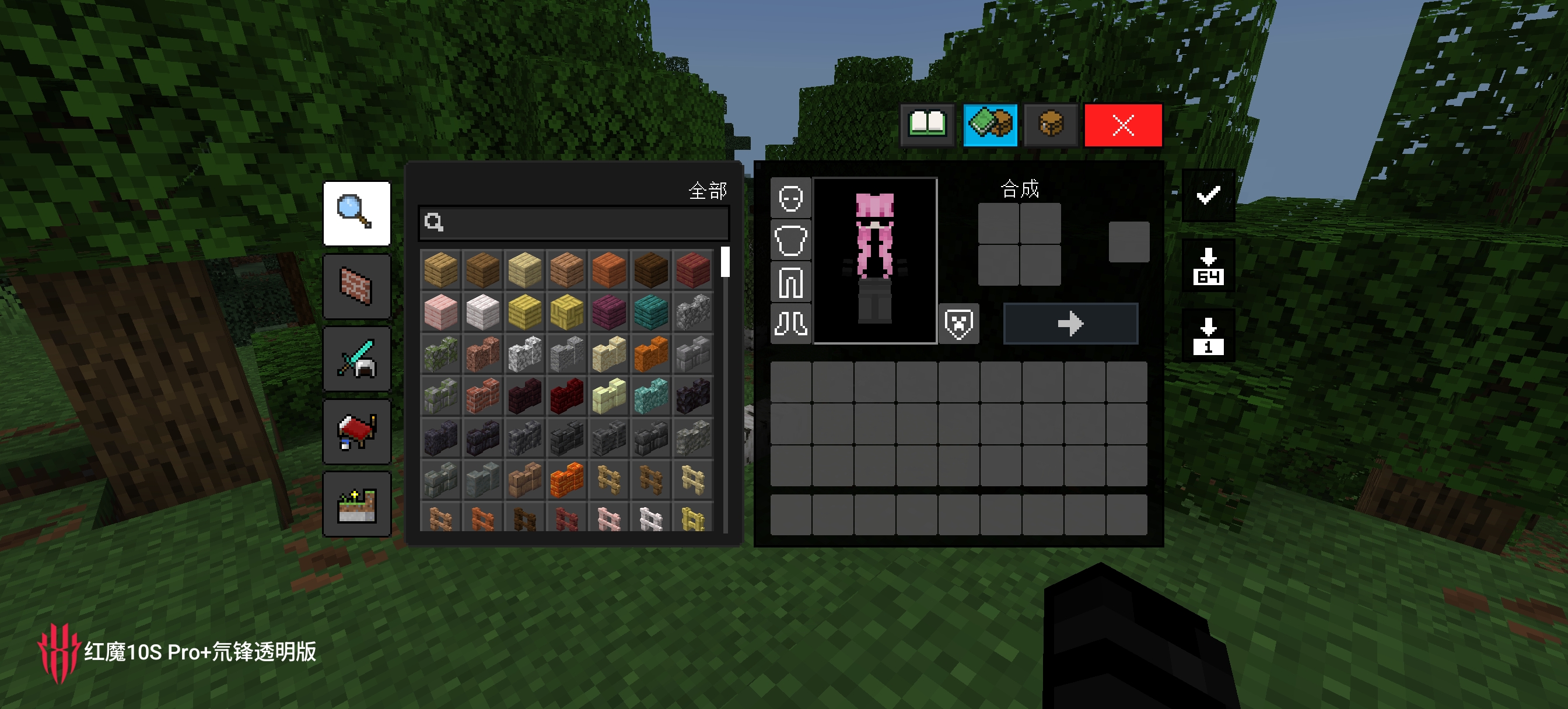Choose the magnifying glass search category

[x=356, y=213]
